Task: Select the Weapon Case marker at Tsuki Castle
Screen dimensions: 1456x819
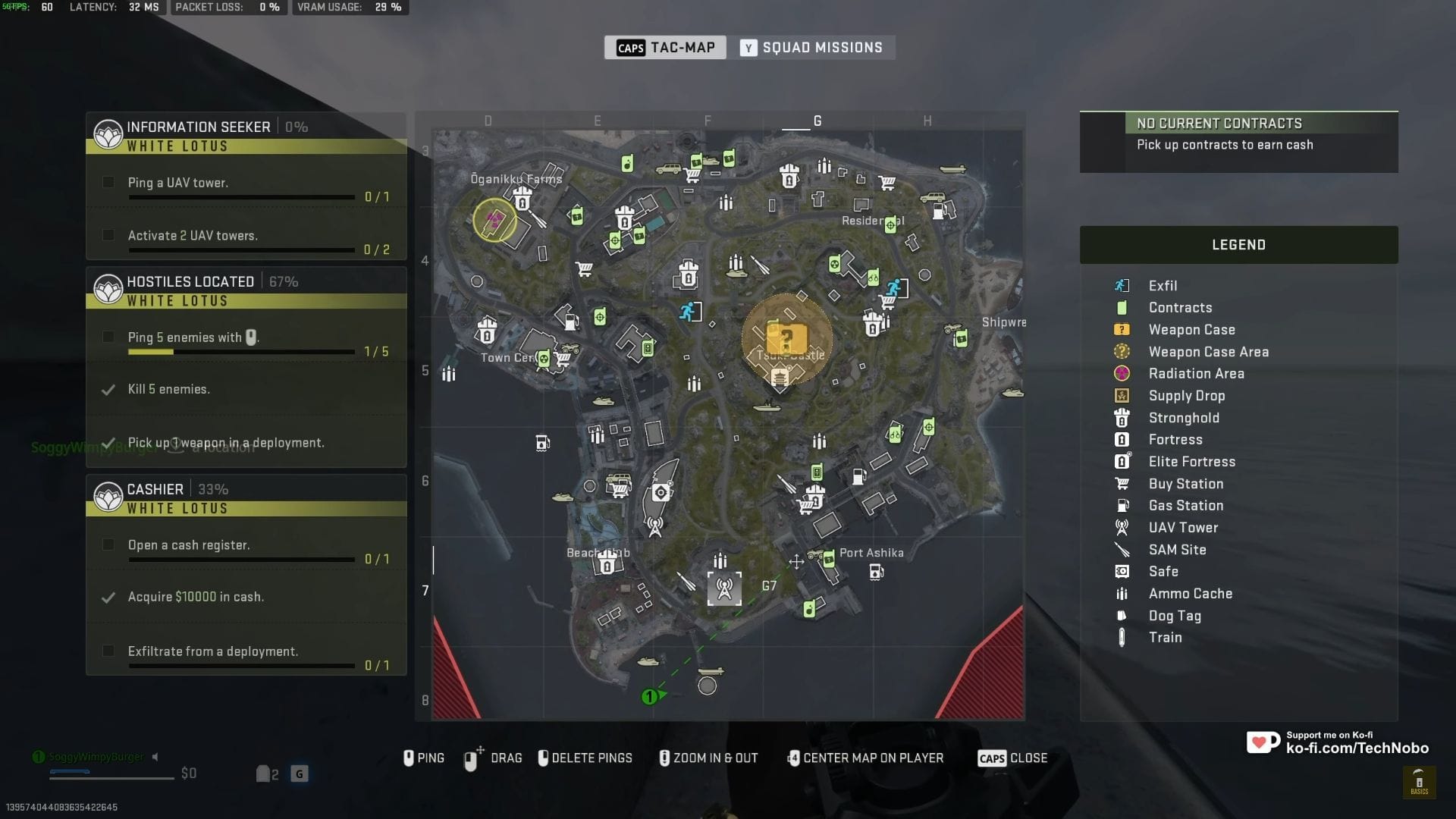Action: coord(786,338)
